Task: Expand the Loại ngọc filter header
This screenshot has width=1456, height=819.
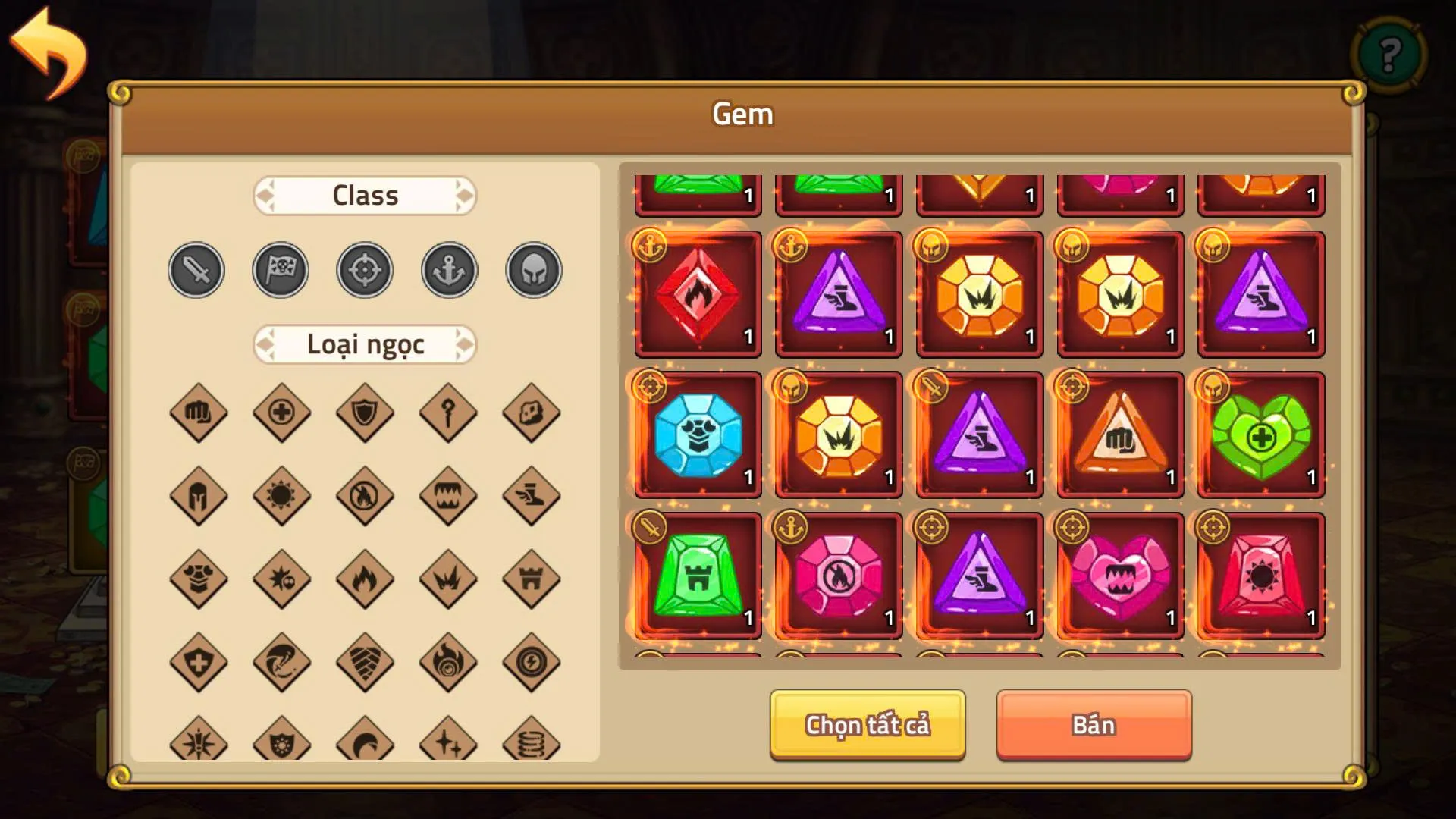Action: tap(365, 344)
